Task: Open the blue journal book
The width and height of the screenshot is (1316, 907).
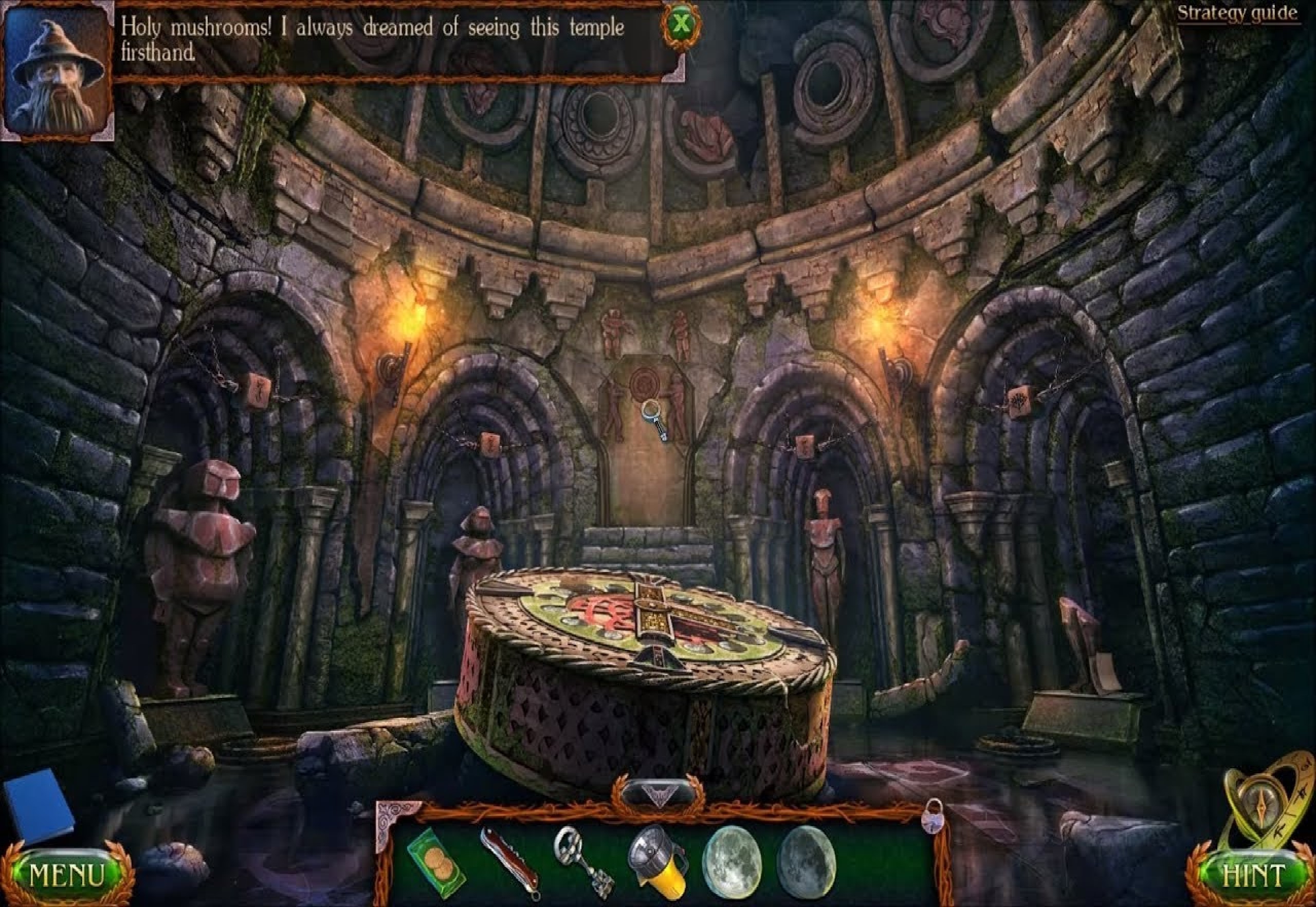Action: [x=39, y=805]
